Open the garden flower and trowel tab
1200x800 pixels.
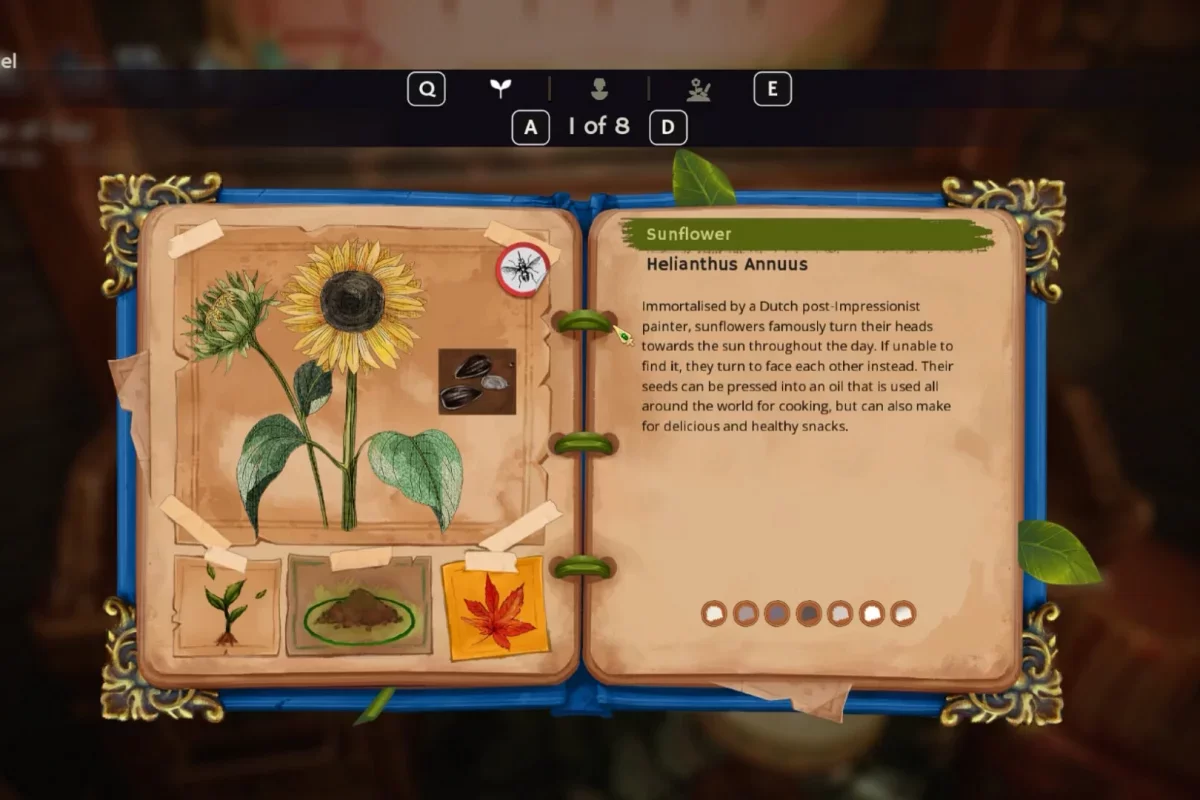pyautogui.click(x=698, y=89)
